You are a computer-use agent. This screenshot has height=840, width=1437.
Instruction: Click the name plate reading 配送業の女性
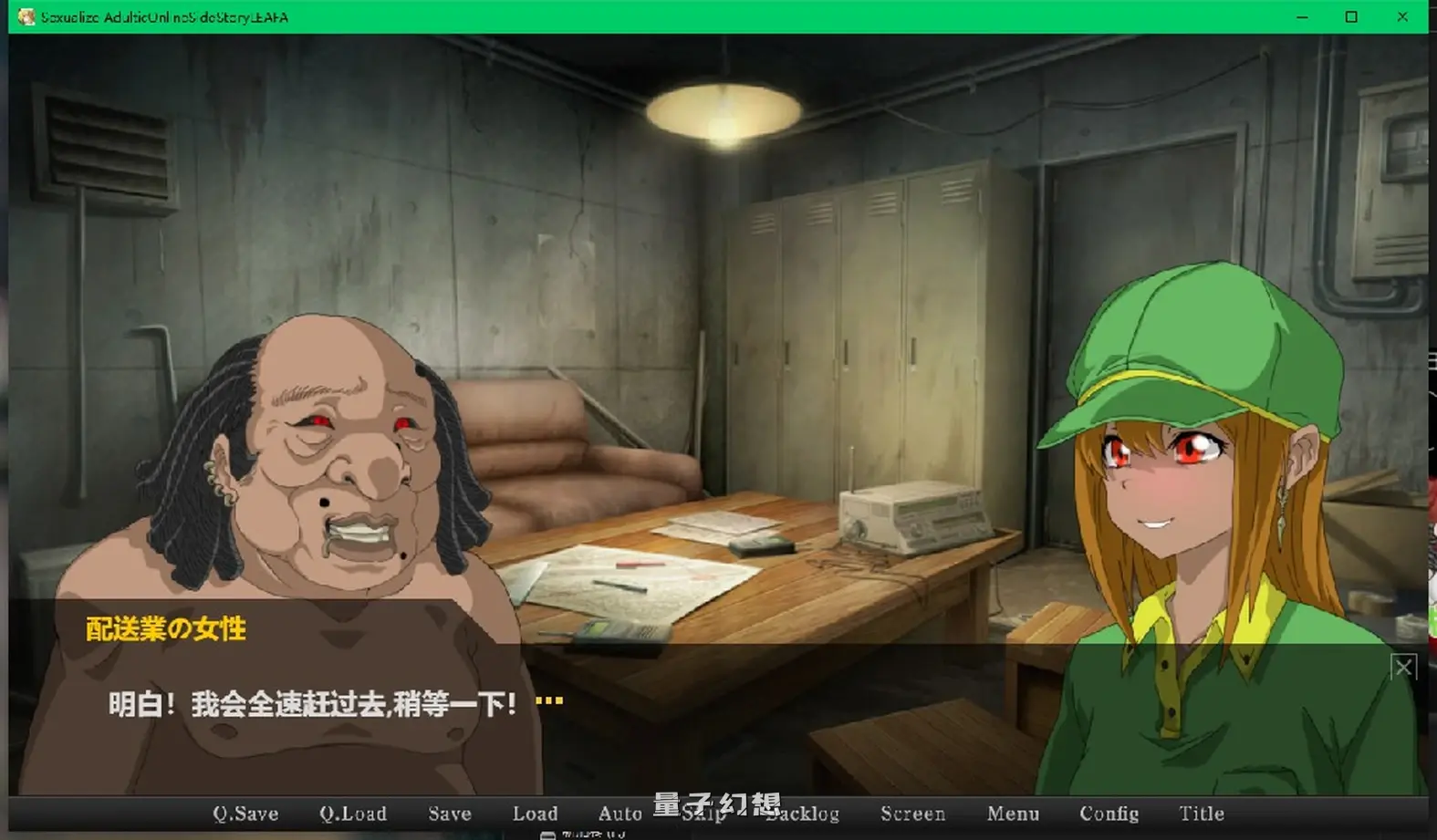coord(164,628)
